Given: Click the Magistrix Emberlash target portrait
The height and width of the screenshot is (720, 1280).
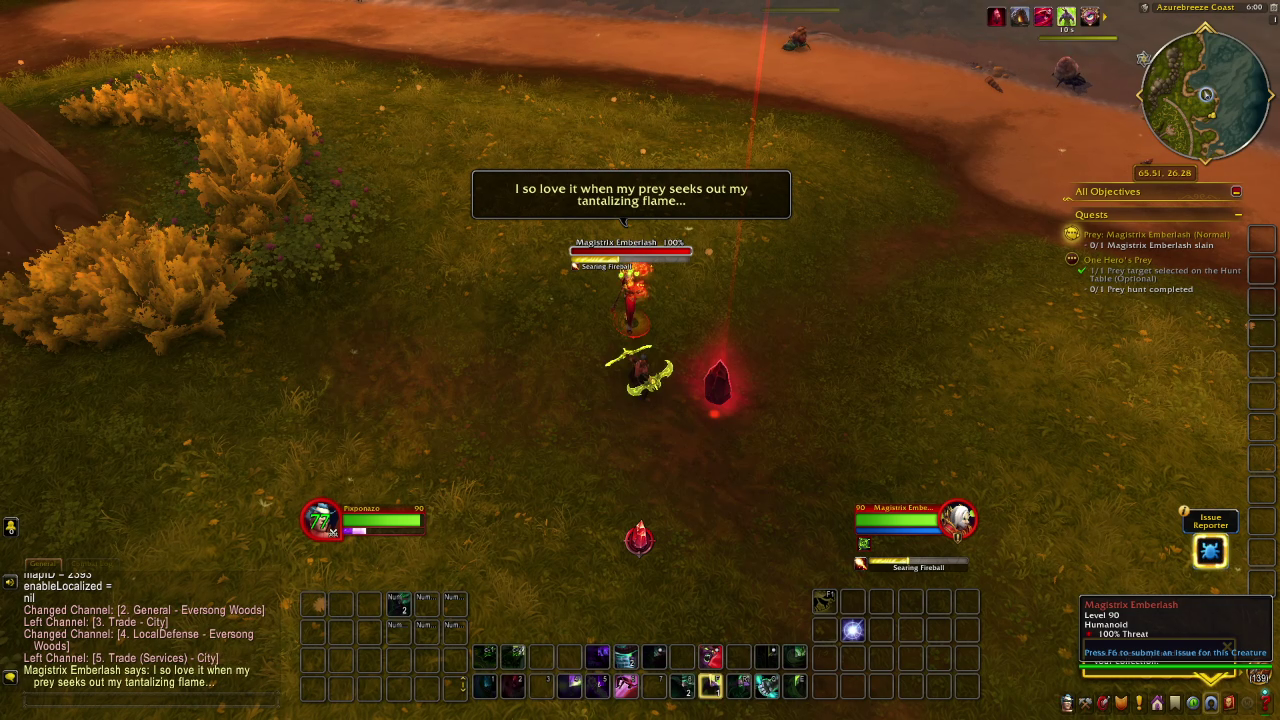Looking at the screenshot, I should tap(958, 517).
